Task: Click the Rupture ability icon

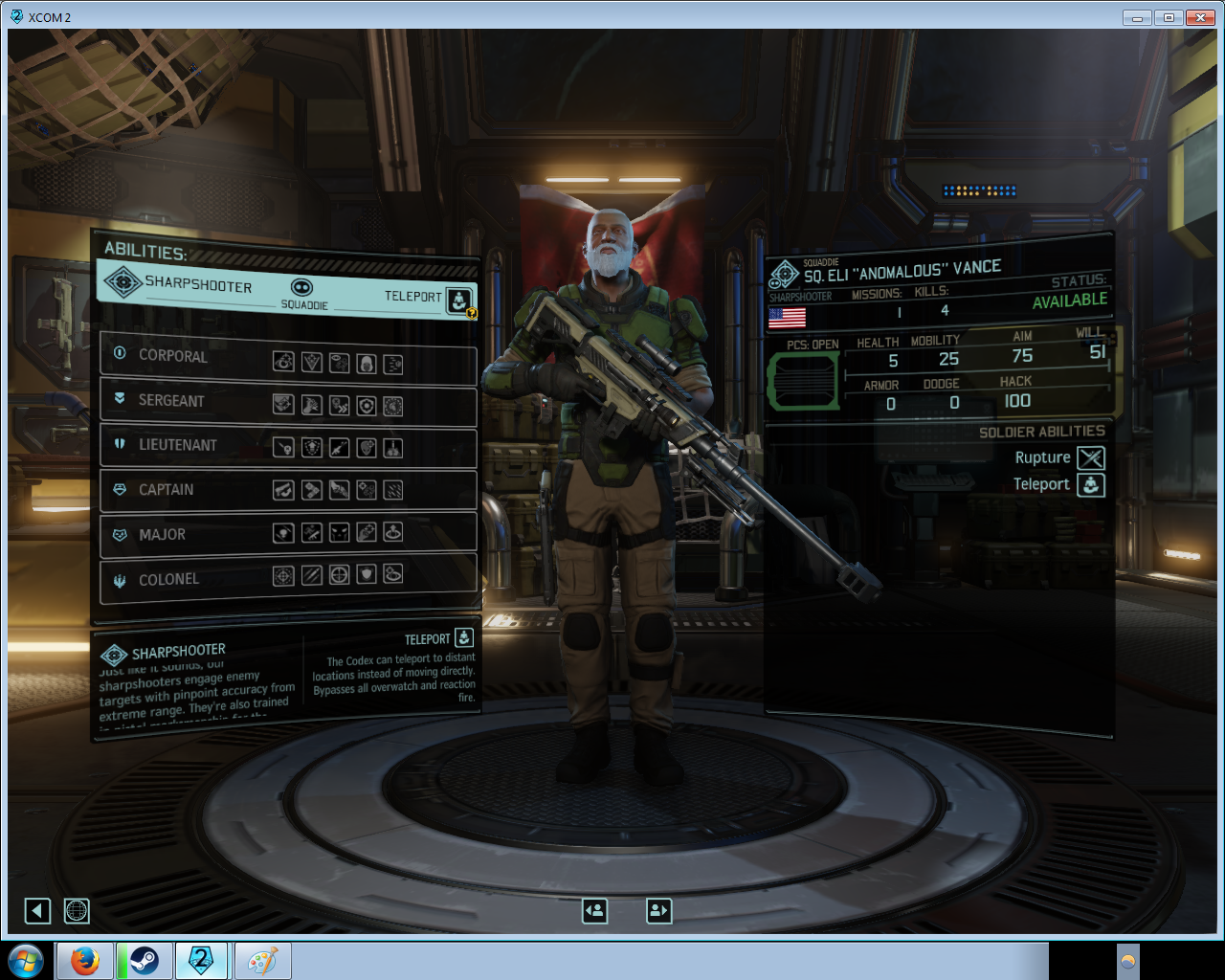Action: tap(1092, 457)
